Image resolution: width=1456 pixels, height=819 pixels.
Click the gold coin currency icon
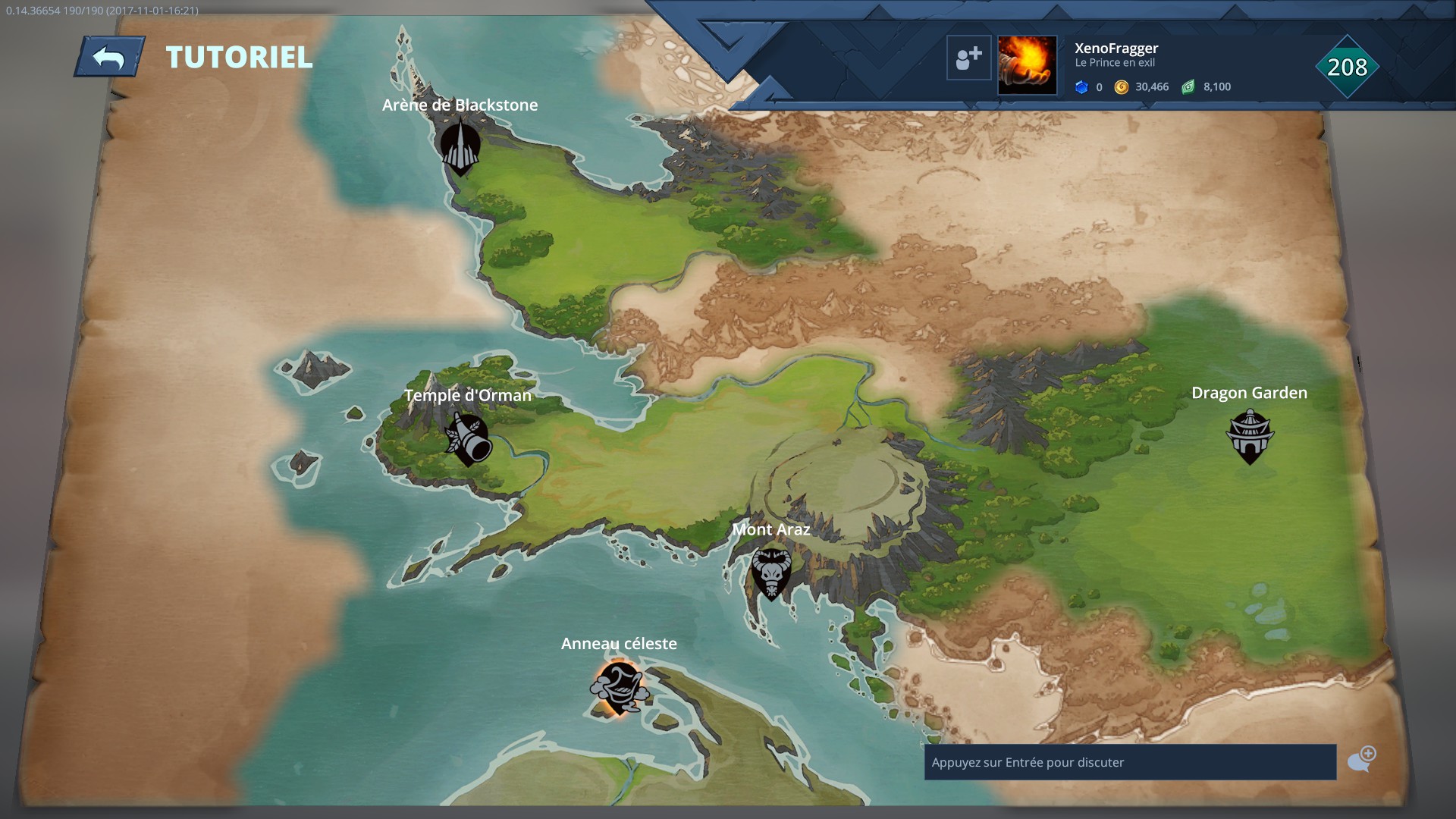(1123, 86)
